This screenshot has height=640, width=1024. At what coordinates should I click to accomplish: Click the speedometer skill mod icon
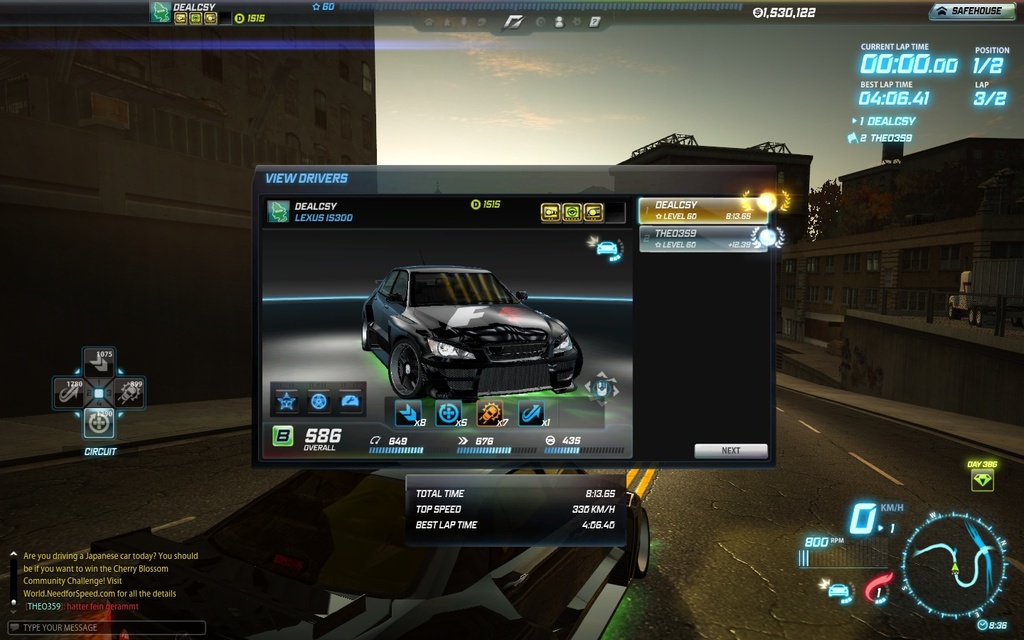pyautogui.click(x=349, y=402)
